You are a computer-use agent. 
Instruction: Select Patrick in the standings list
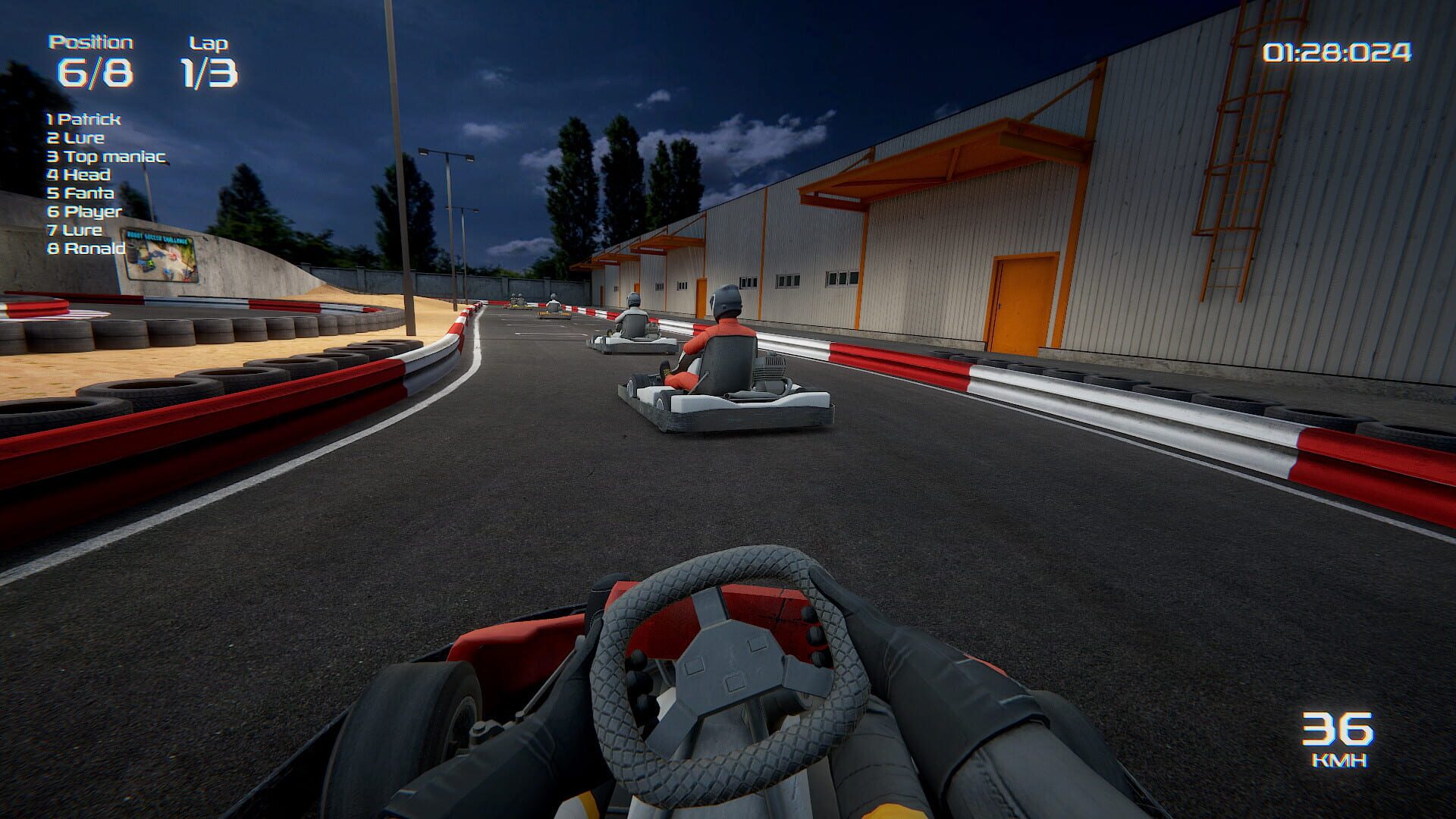83,119
